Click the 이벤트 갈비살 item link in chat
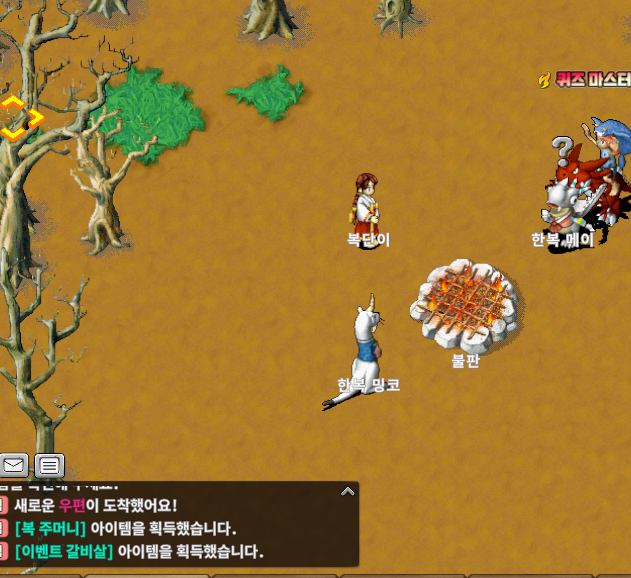This screenshot has height=578, width=631. [64, 551]
